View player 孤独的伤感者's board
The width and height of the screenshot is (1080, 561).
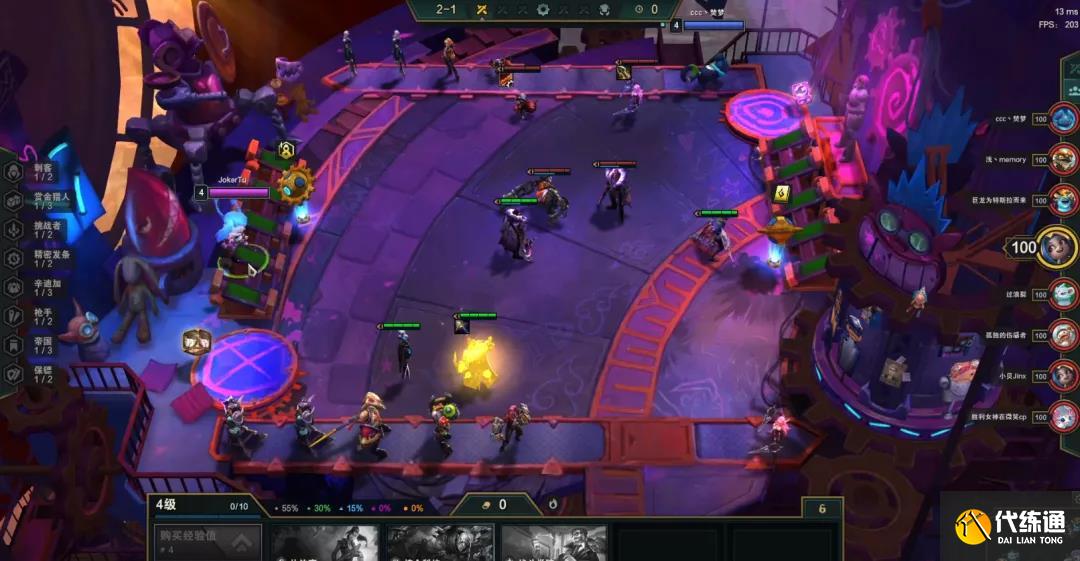pos(1064,336)
